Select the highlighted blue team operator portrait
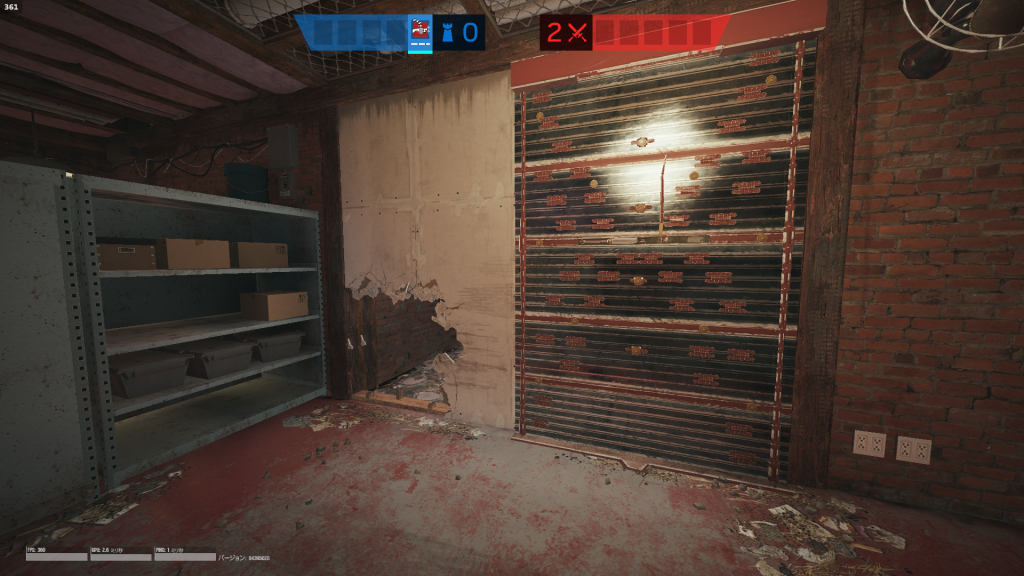Image resolution: width=1024 pixels, height=576 pixels. [421, 33]
